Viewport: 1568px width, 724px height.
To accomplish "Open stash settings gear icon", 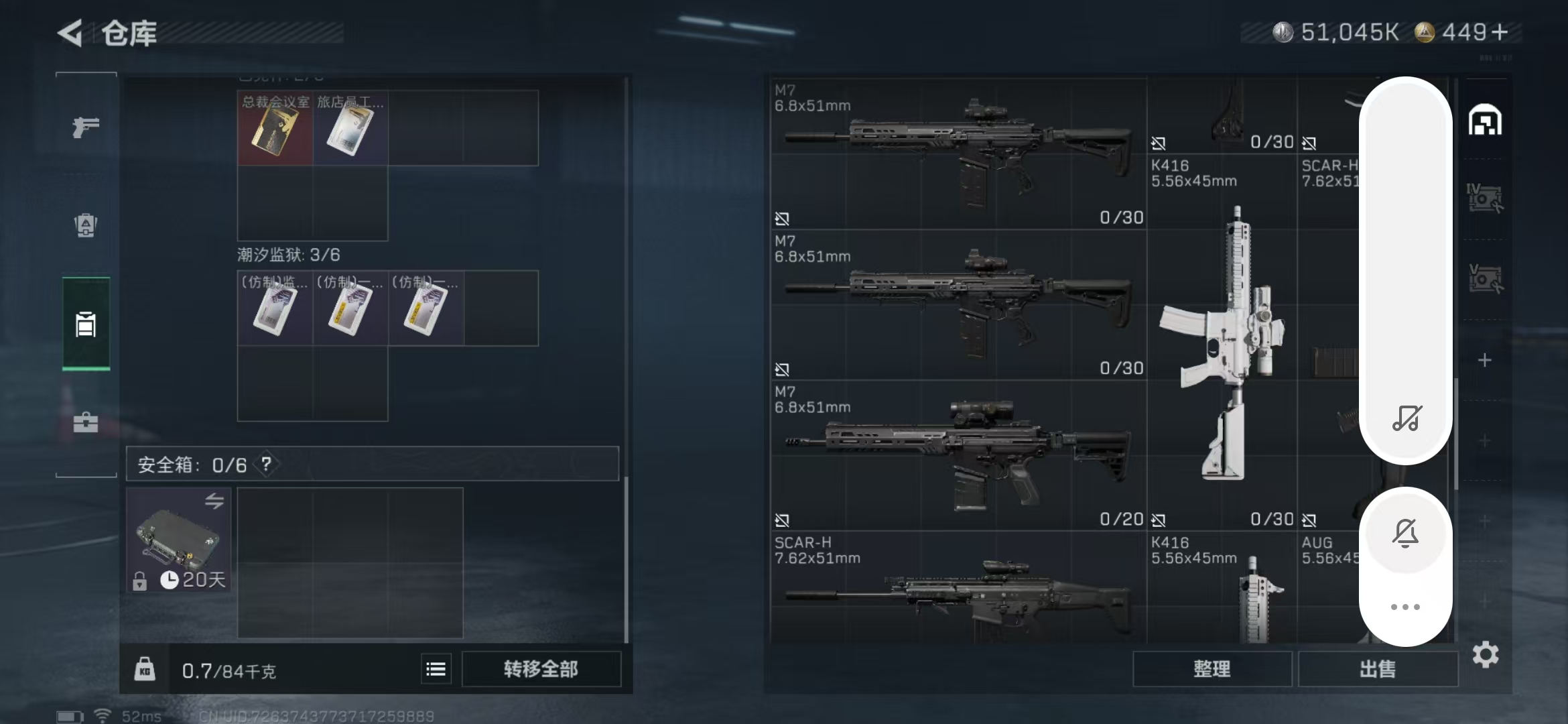I will (1486, 654).
